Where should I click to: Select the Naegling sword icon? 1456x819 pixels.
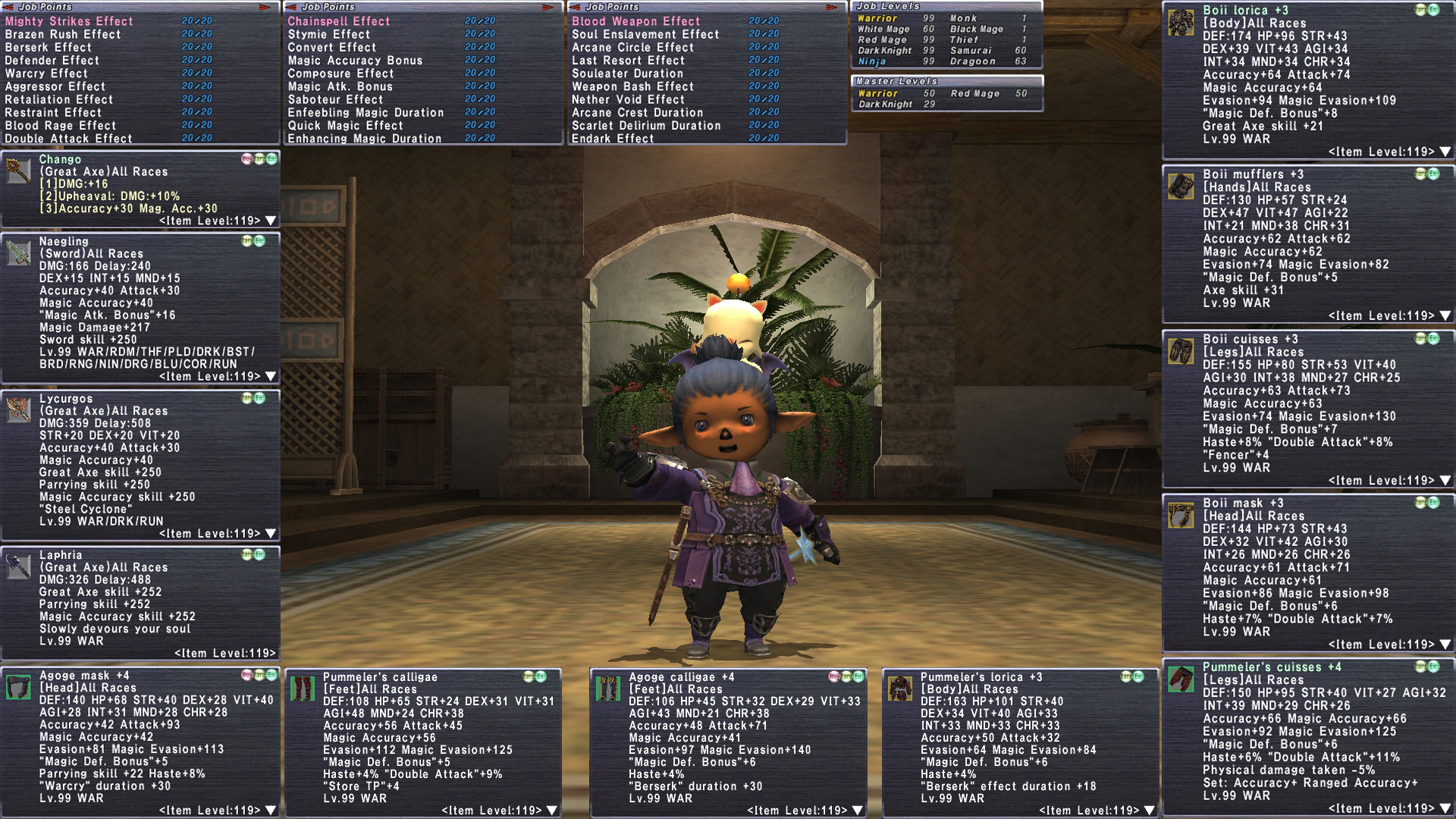(18, 253)
